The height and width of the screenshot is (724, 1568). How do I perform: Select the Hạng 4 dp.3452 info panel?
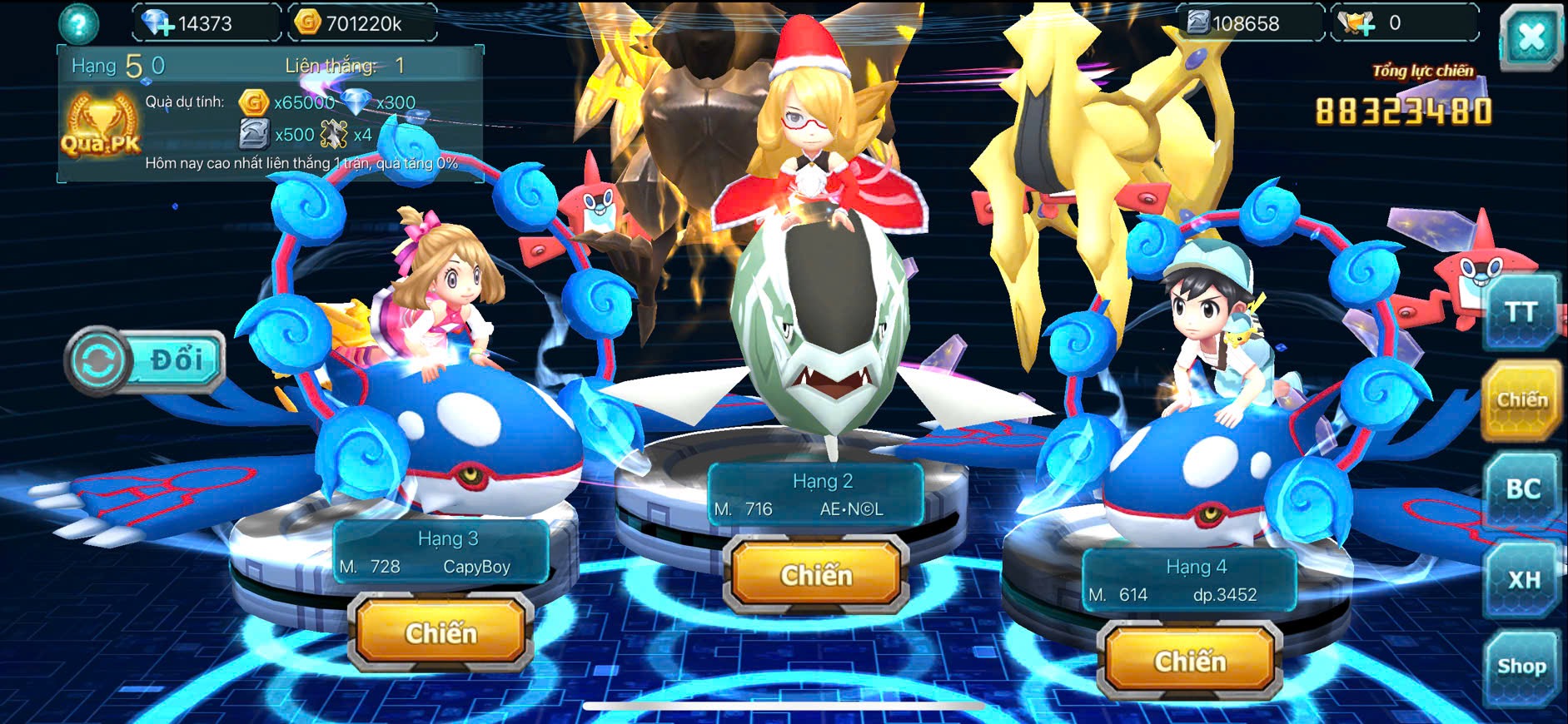[1189, 581]
